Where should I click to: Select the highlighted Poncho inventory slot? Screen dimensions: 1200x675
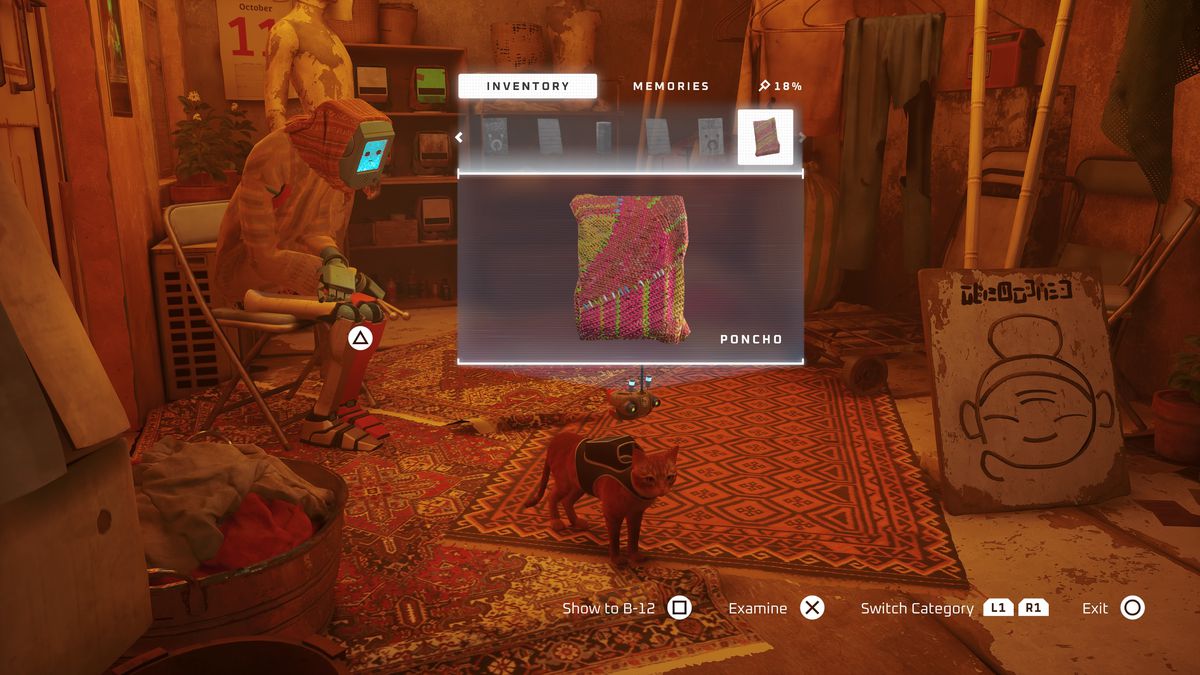[765, 137]
